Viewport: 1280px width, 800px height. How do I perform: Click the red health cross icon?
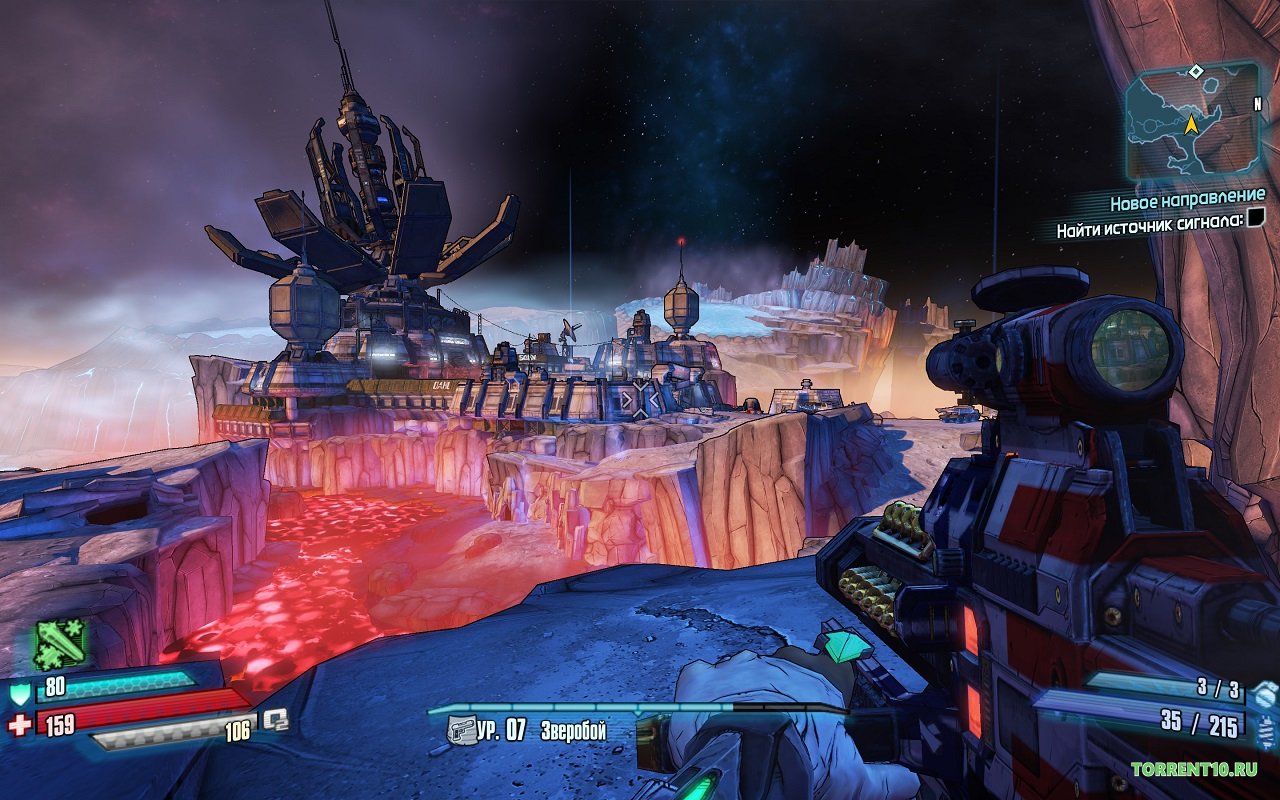(x=20, y=724)
